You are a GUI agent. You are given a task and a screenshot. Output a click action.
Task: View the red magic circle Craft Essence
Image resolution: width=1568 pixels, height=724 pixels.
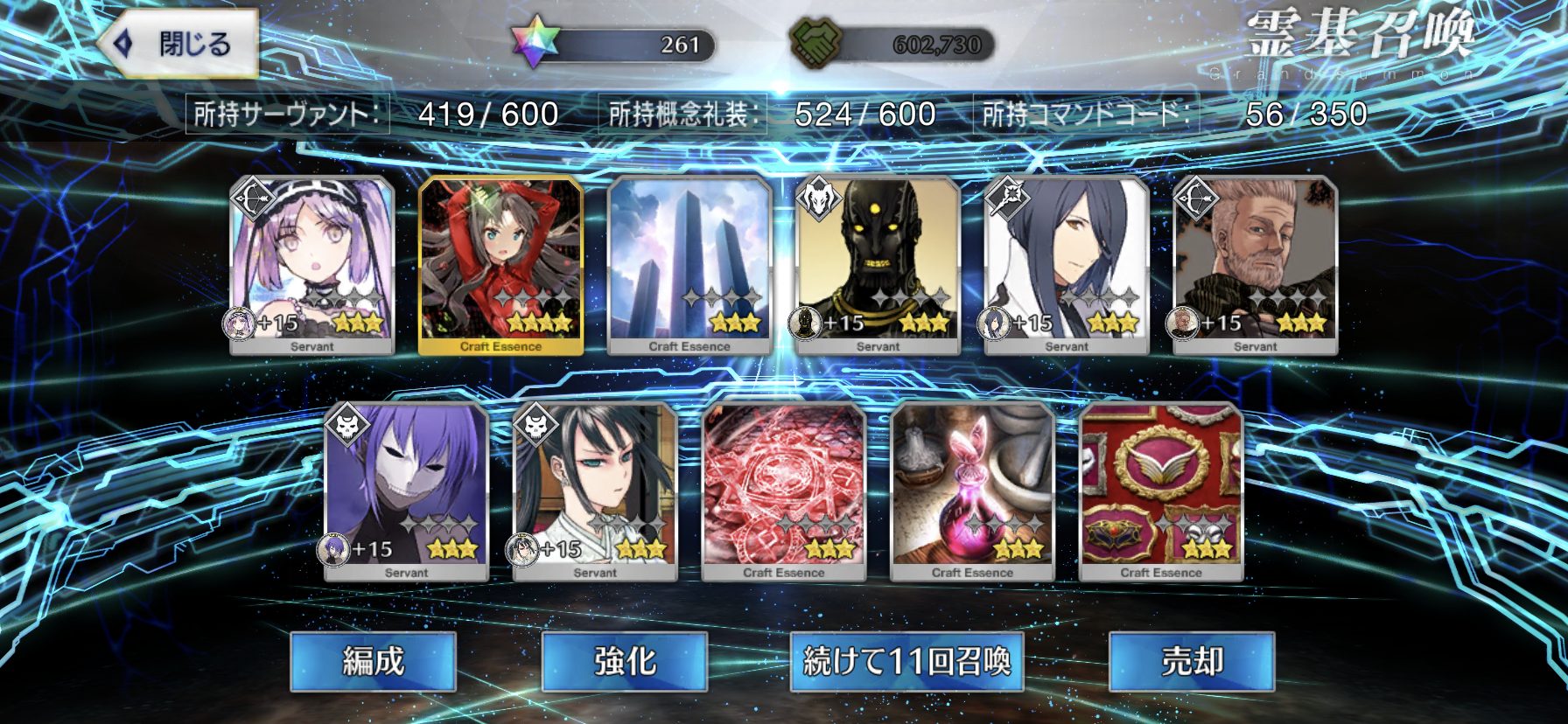784,491
